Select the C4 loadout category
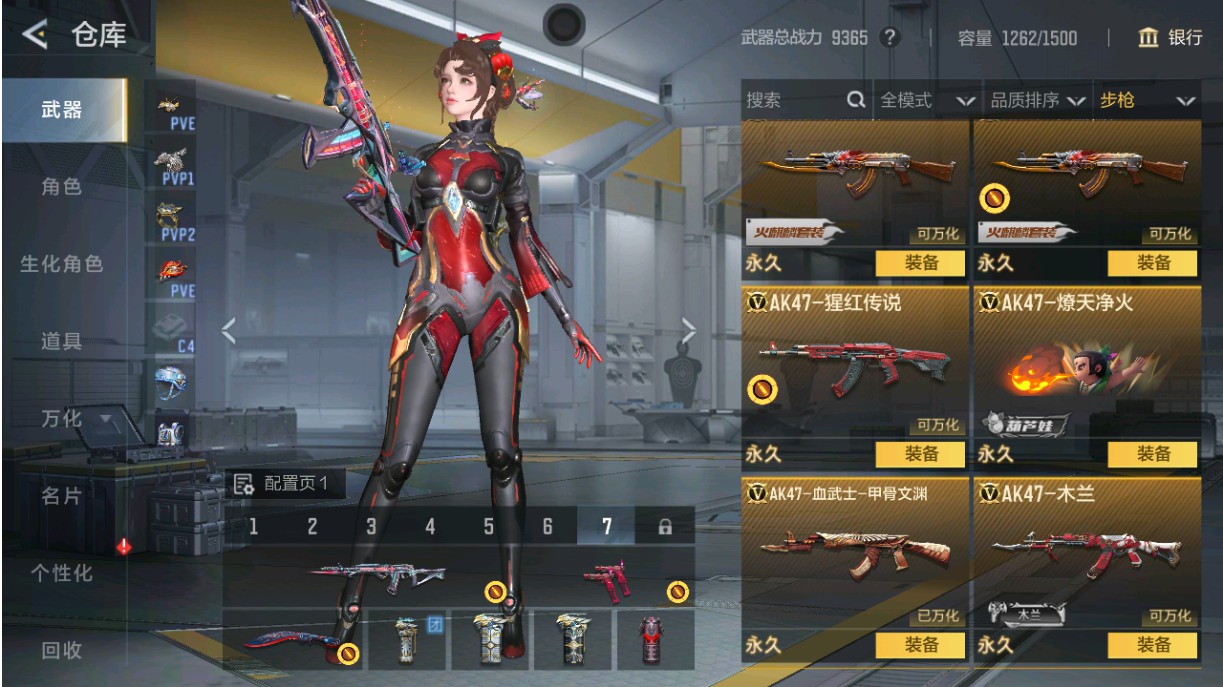1223x687 pixels. pos(175,333)
